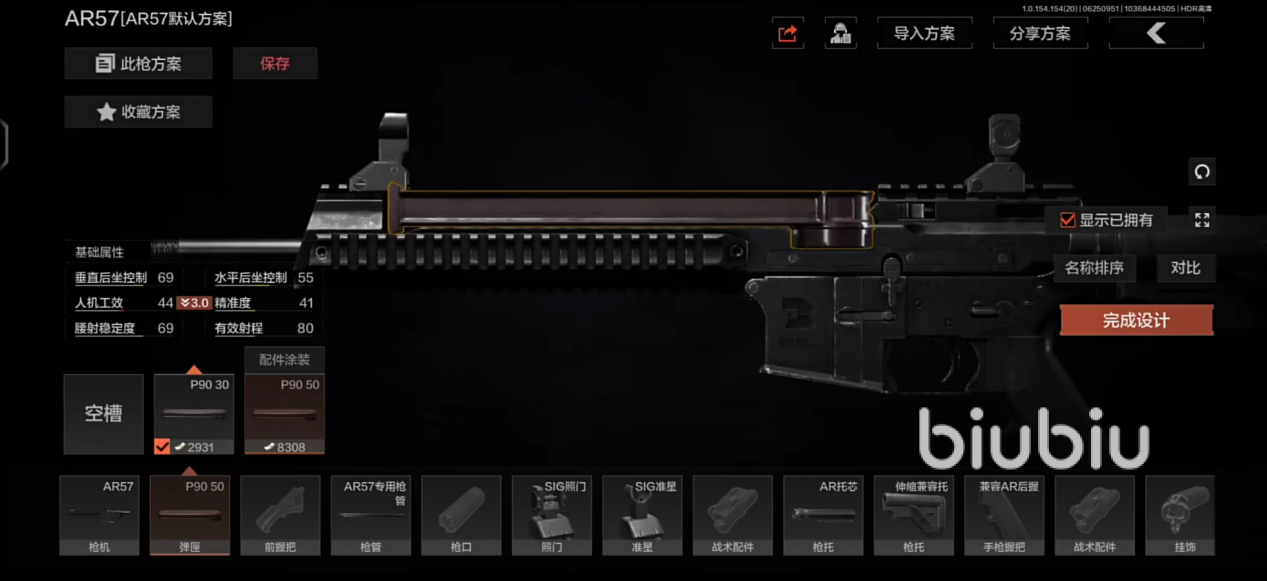Open the 前握把 foregrip slot
Viewport: 1267px width, 581px height.
tap(280, 515)
